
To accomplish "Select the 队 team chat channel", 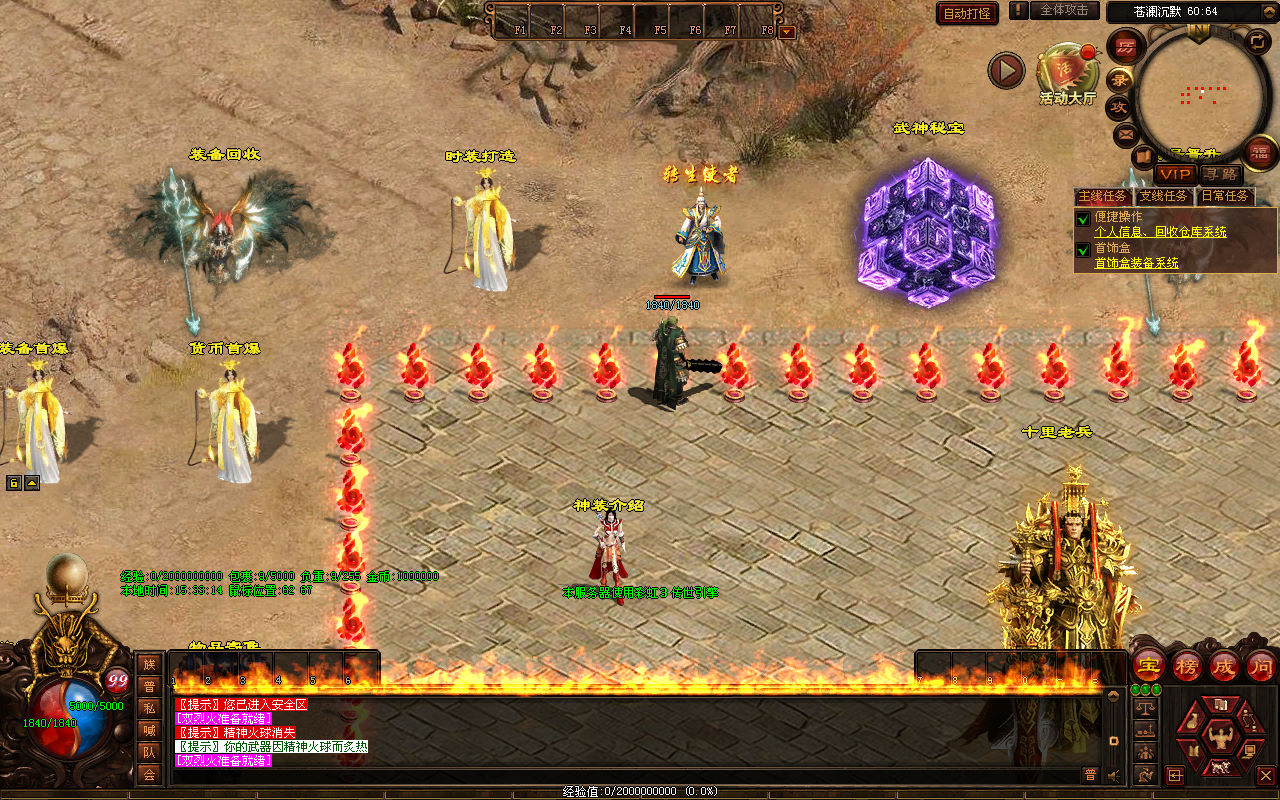I will click(x=149, y=752).
